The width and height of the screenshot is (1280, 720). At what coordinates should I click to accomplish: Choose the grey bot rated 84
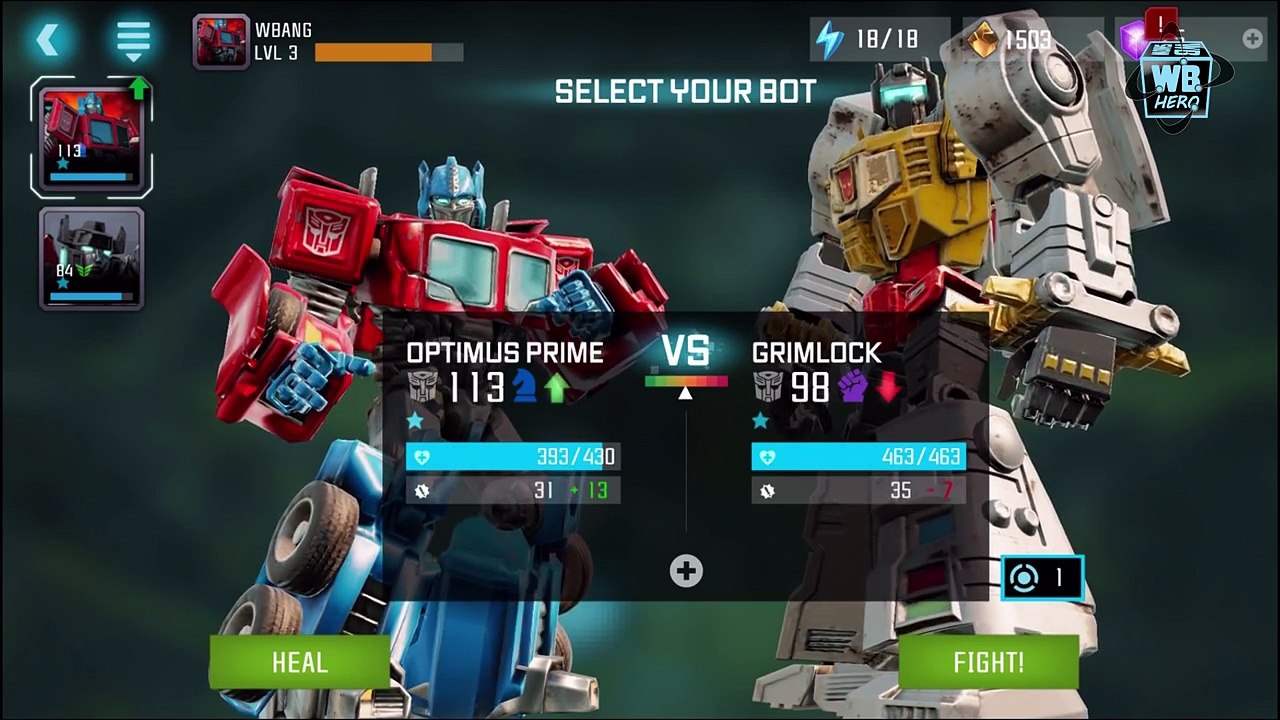[91, 258]
